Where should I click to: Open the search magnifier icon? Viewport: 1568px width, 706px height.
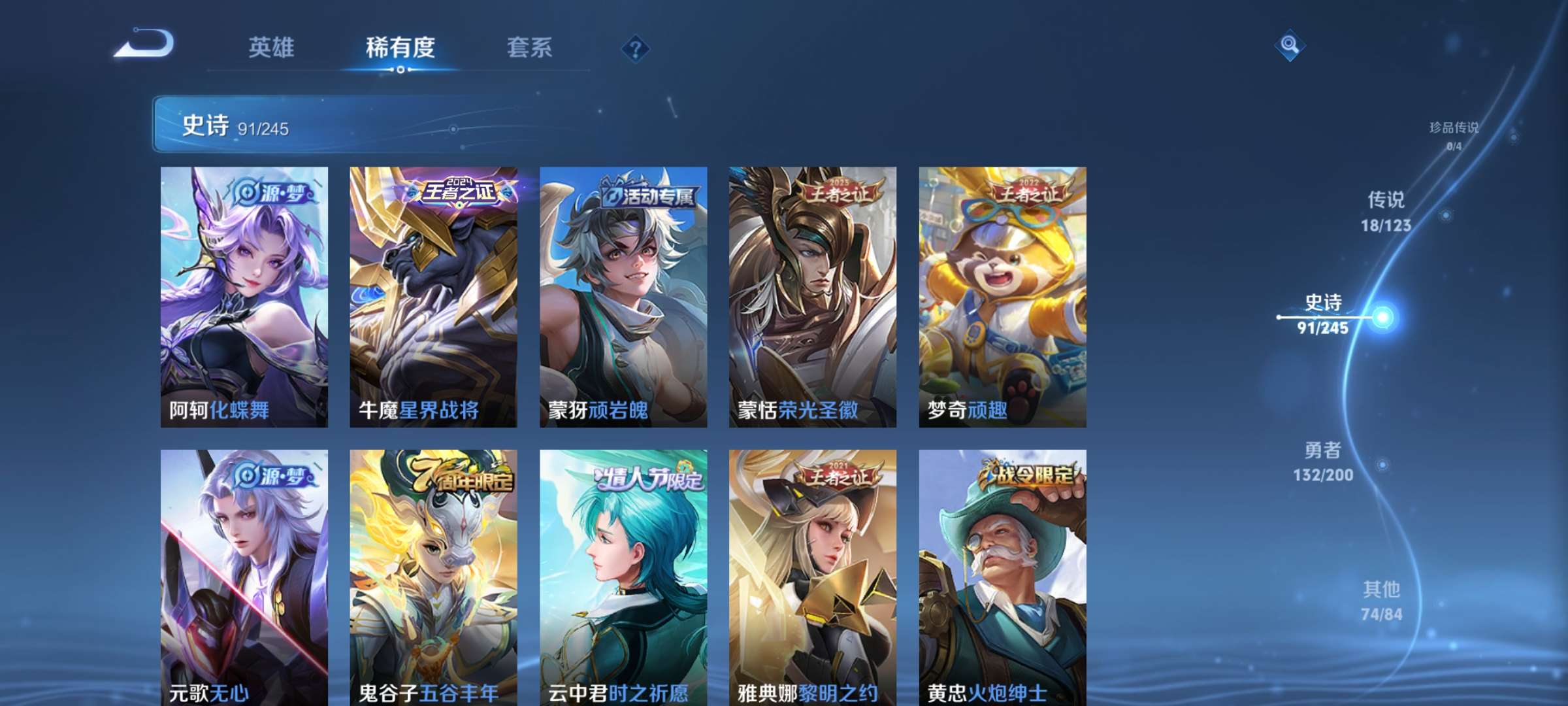(x=1290, y=44)
